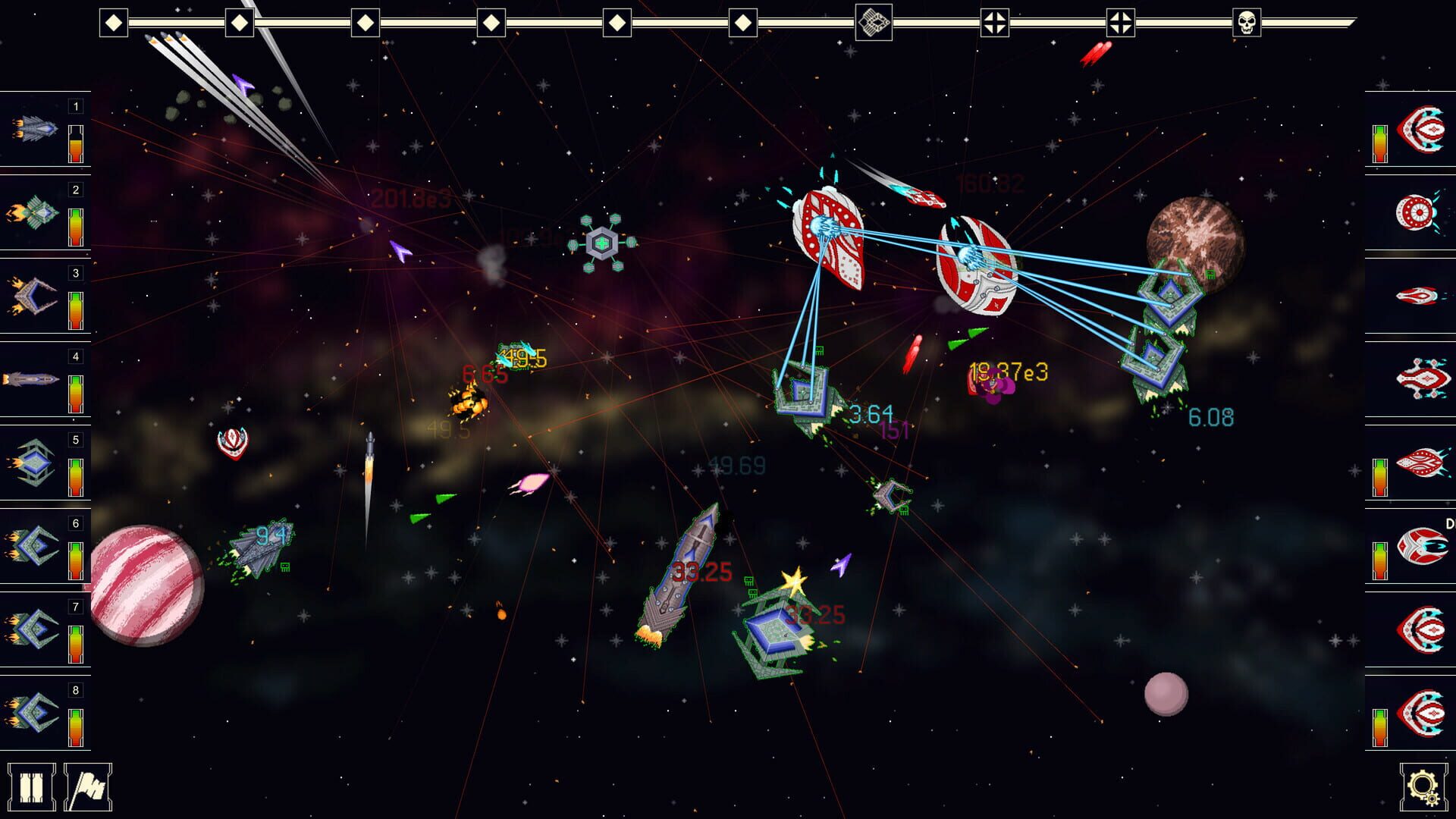Pause the battle with the pause button

[x=32, y=786]
